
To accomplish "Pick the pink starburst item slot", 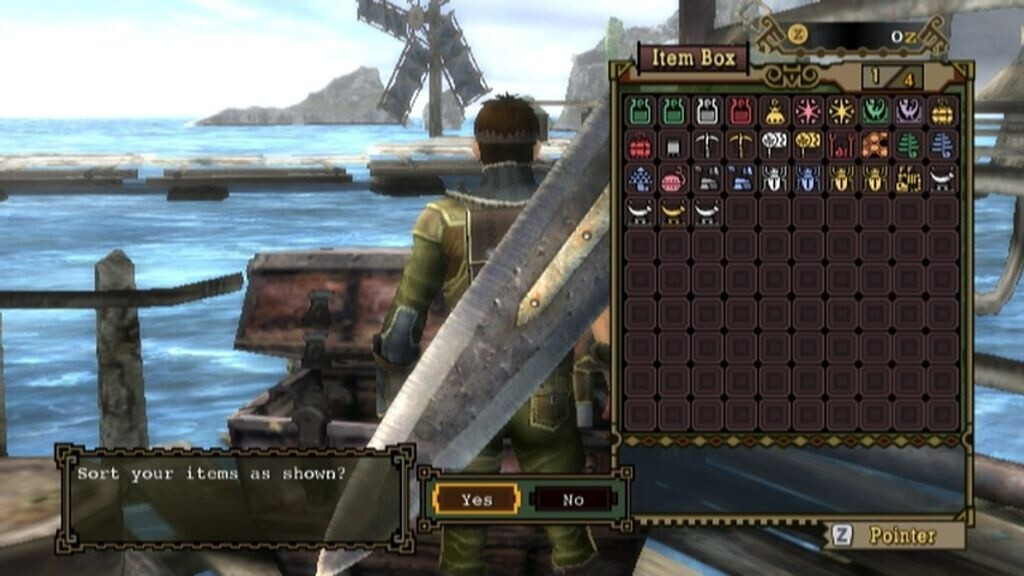I will pos(808,111).
